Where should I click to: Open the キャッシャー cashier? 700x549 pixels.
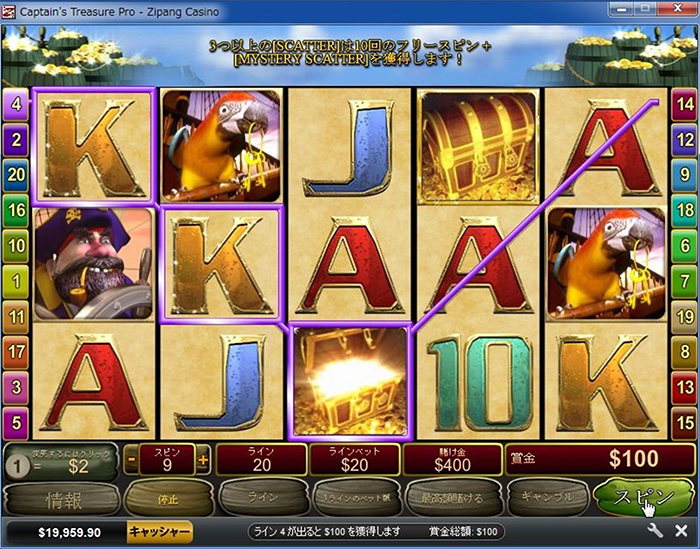[x=159, y=531]
